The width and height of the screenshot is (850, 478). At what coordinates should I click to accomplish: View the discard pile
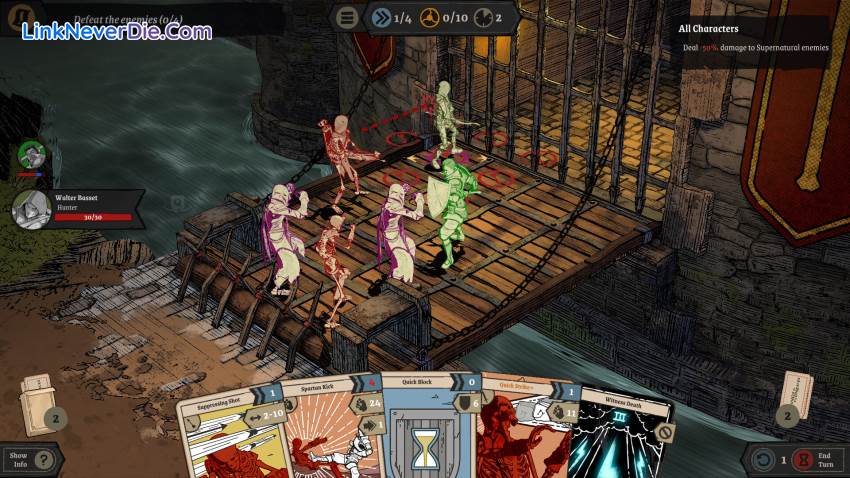tap(795, 397)
